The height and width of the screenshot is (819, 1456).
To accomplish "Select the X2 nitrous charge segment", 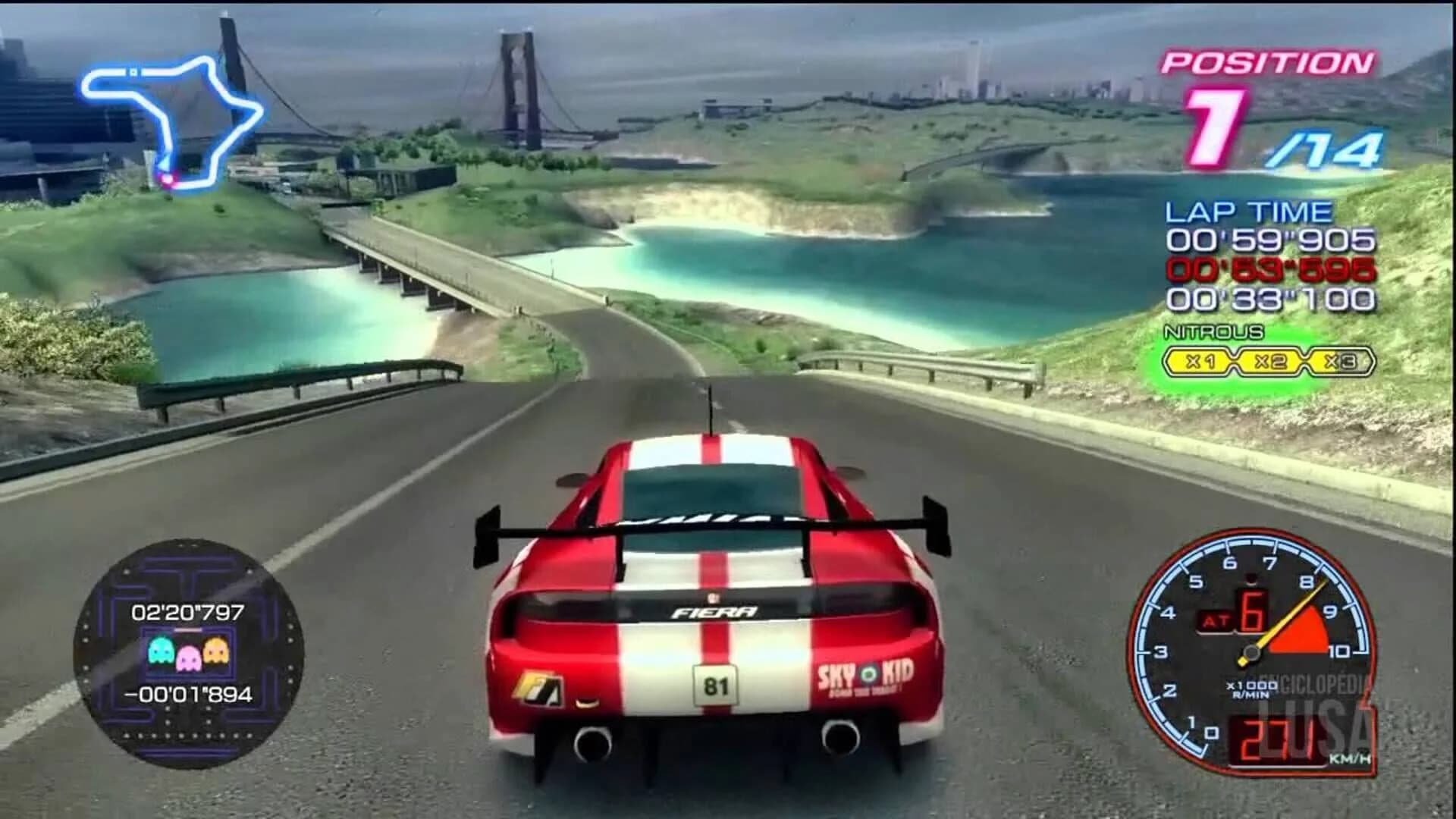I will click(1269, 360).
